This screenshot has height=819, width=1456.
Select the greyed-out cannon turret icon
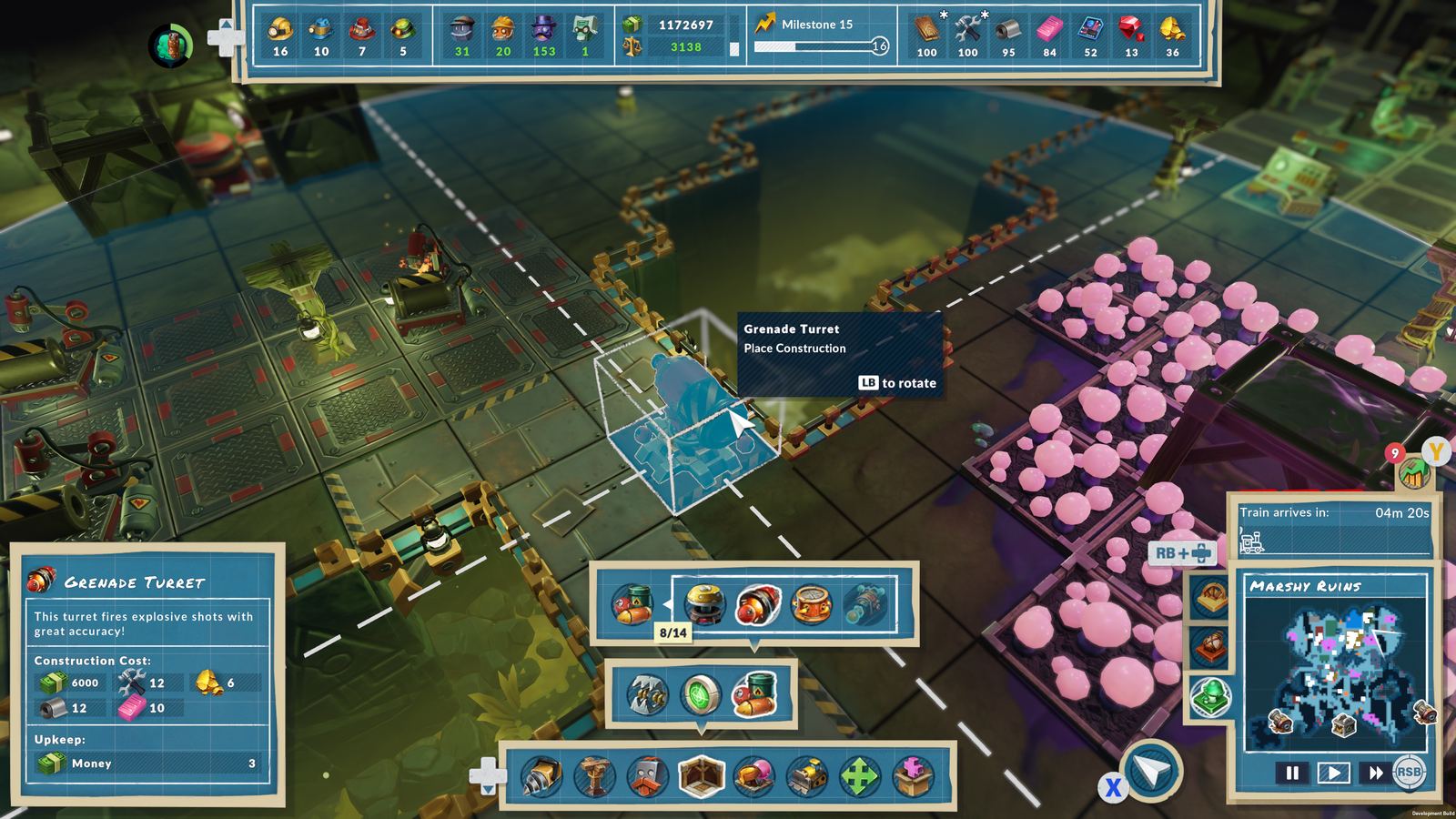(x=864, y=604)
